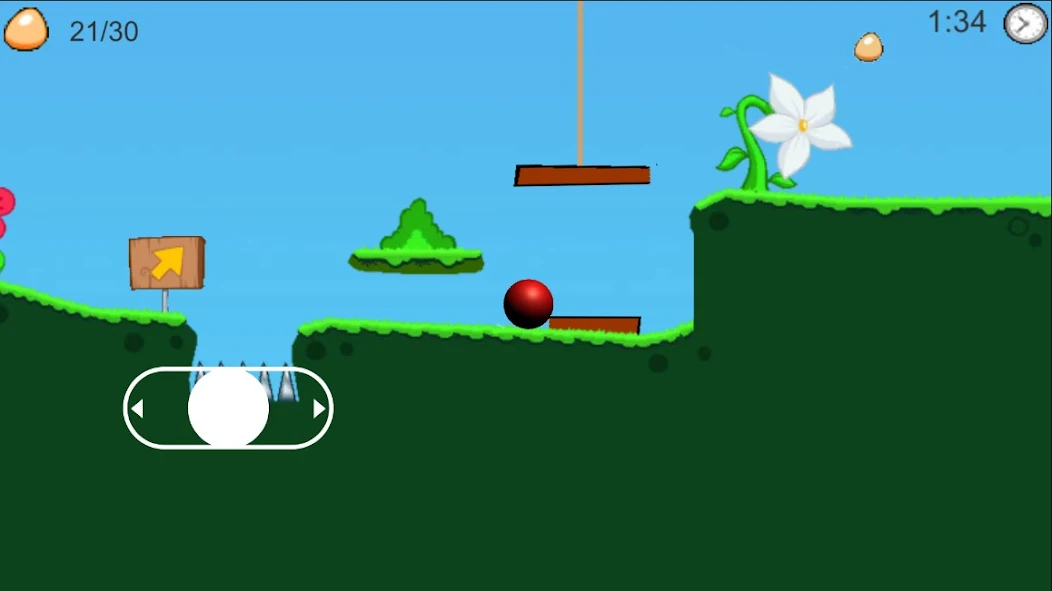Tap the left arrow on the movement control

click(x=138, y=408)
